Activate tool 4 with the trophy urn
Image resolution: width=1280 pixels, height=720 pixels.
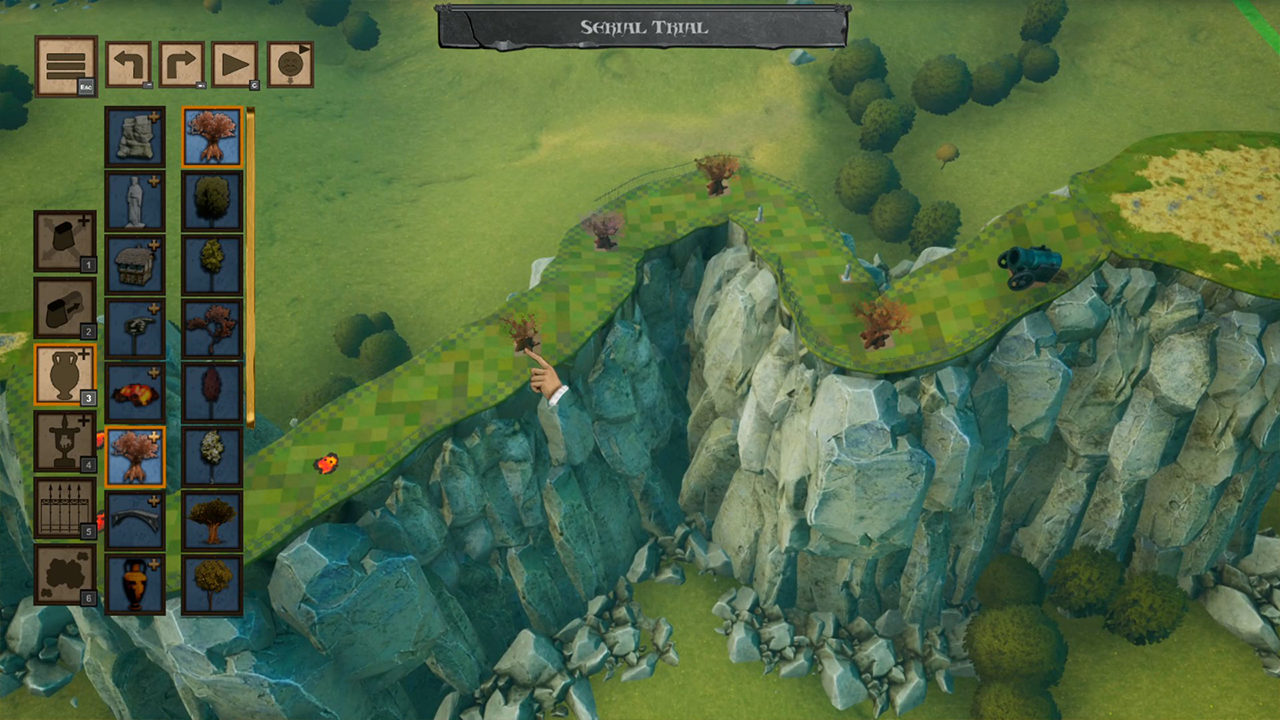[65, 441]
